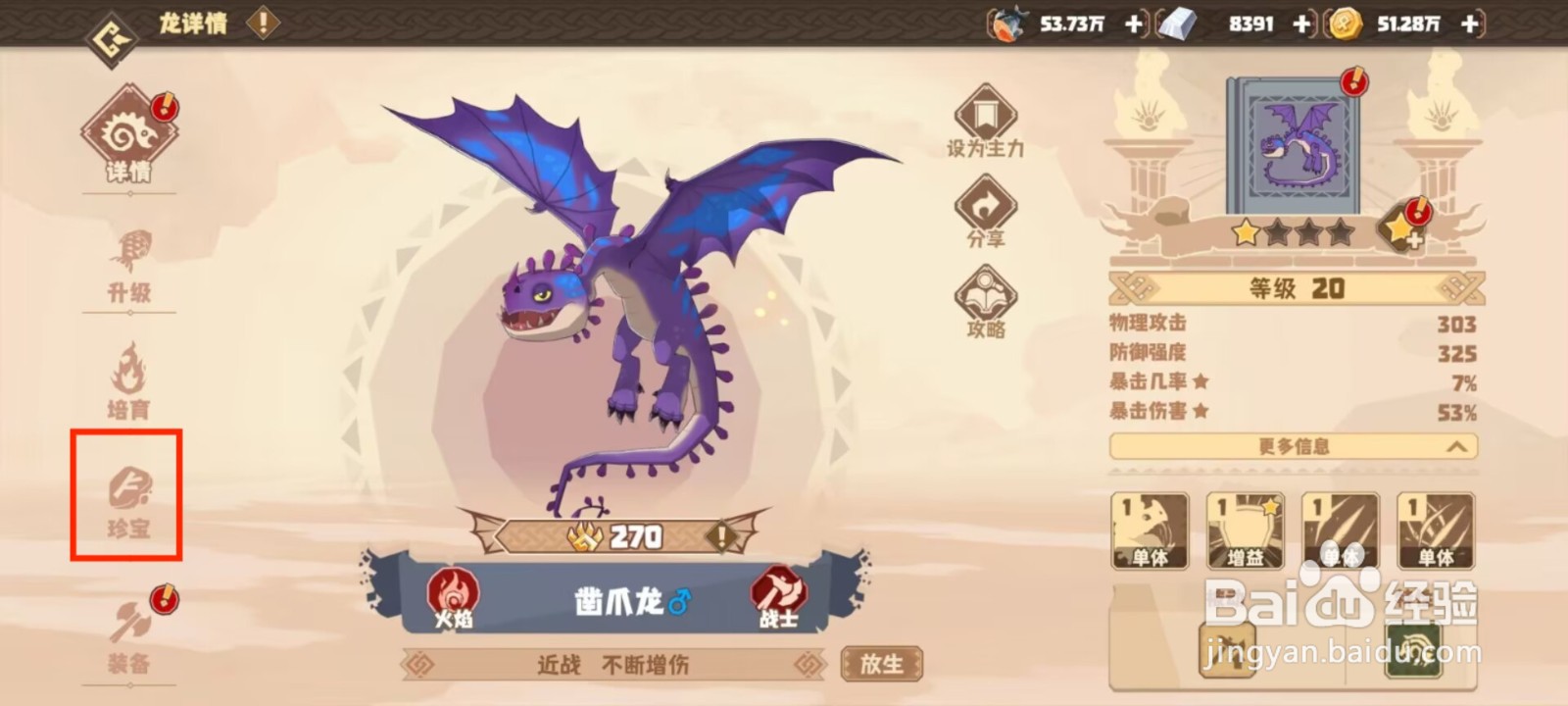Open details via the power 270 exclamation marker

[720, 536]
